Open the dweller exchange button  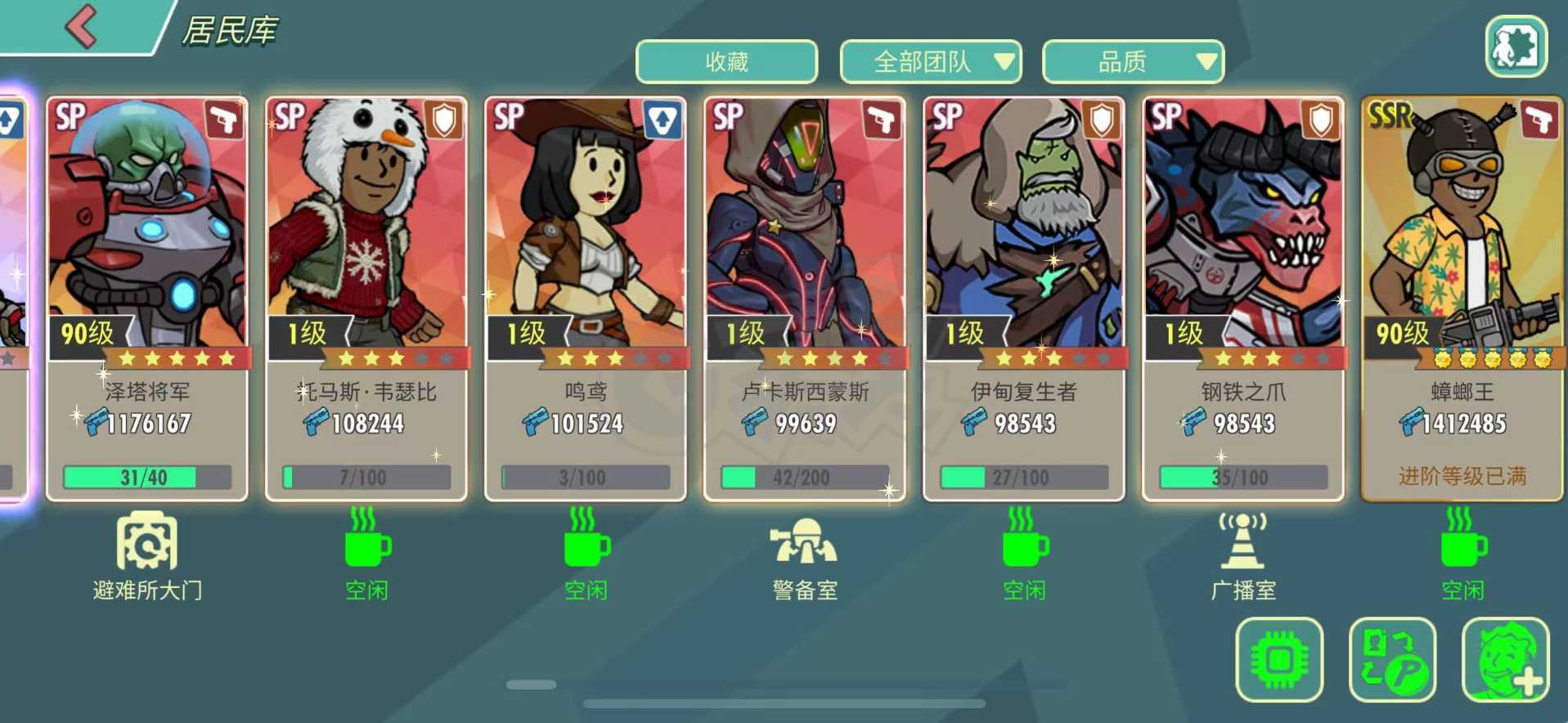pyautogui.click(x=1392, y=659)
